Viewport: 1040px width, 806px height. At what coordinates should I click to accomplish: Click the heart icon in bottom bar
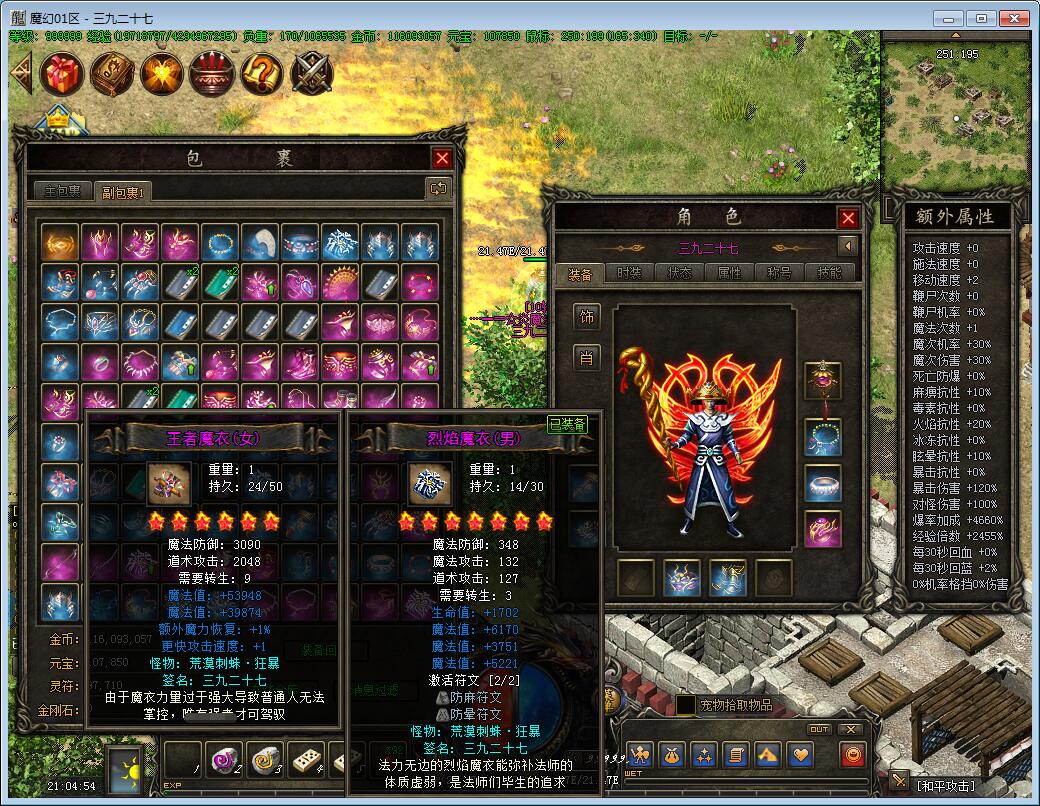pos(800,755)
